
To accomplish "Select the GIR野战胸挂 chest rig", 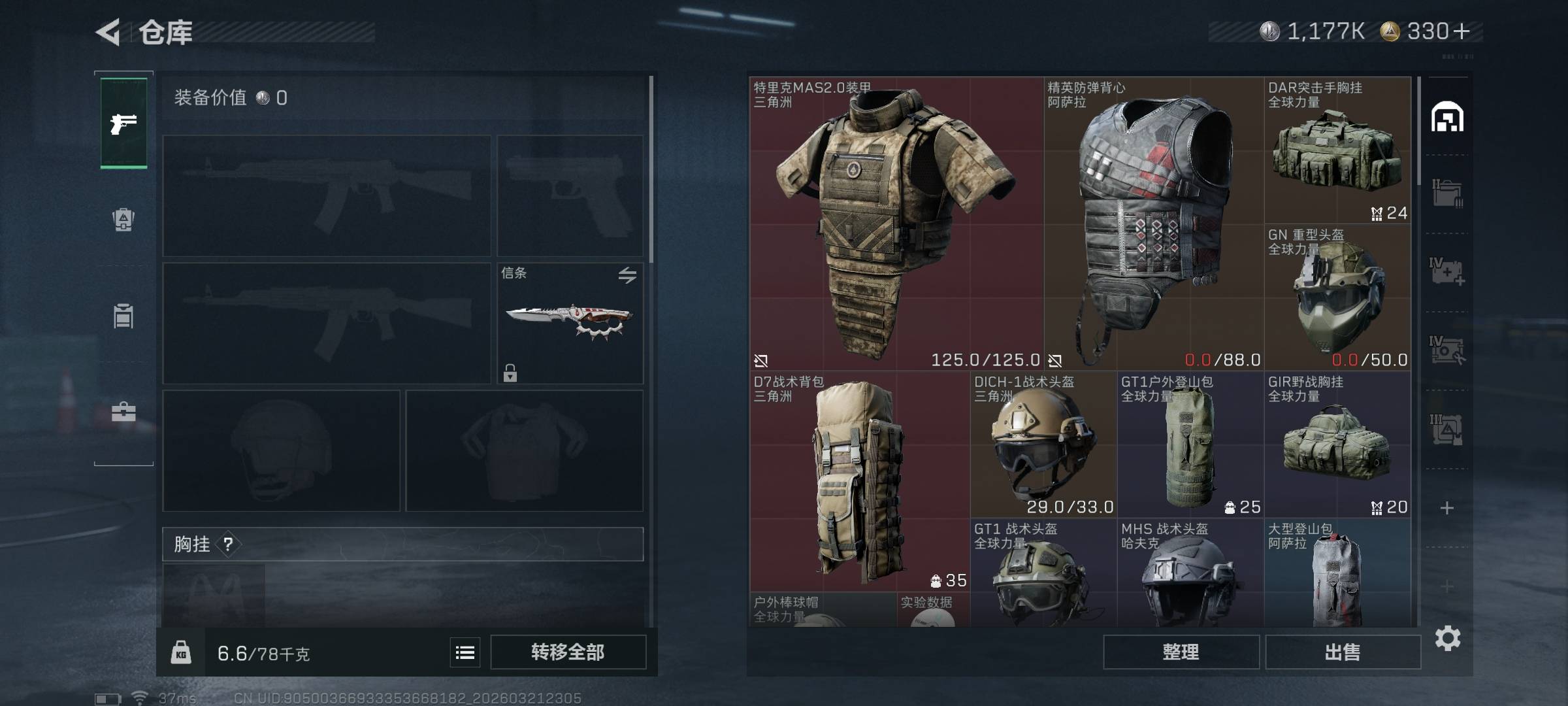I will pyautogui.click(x=1337, y=445).
